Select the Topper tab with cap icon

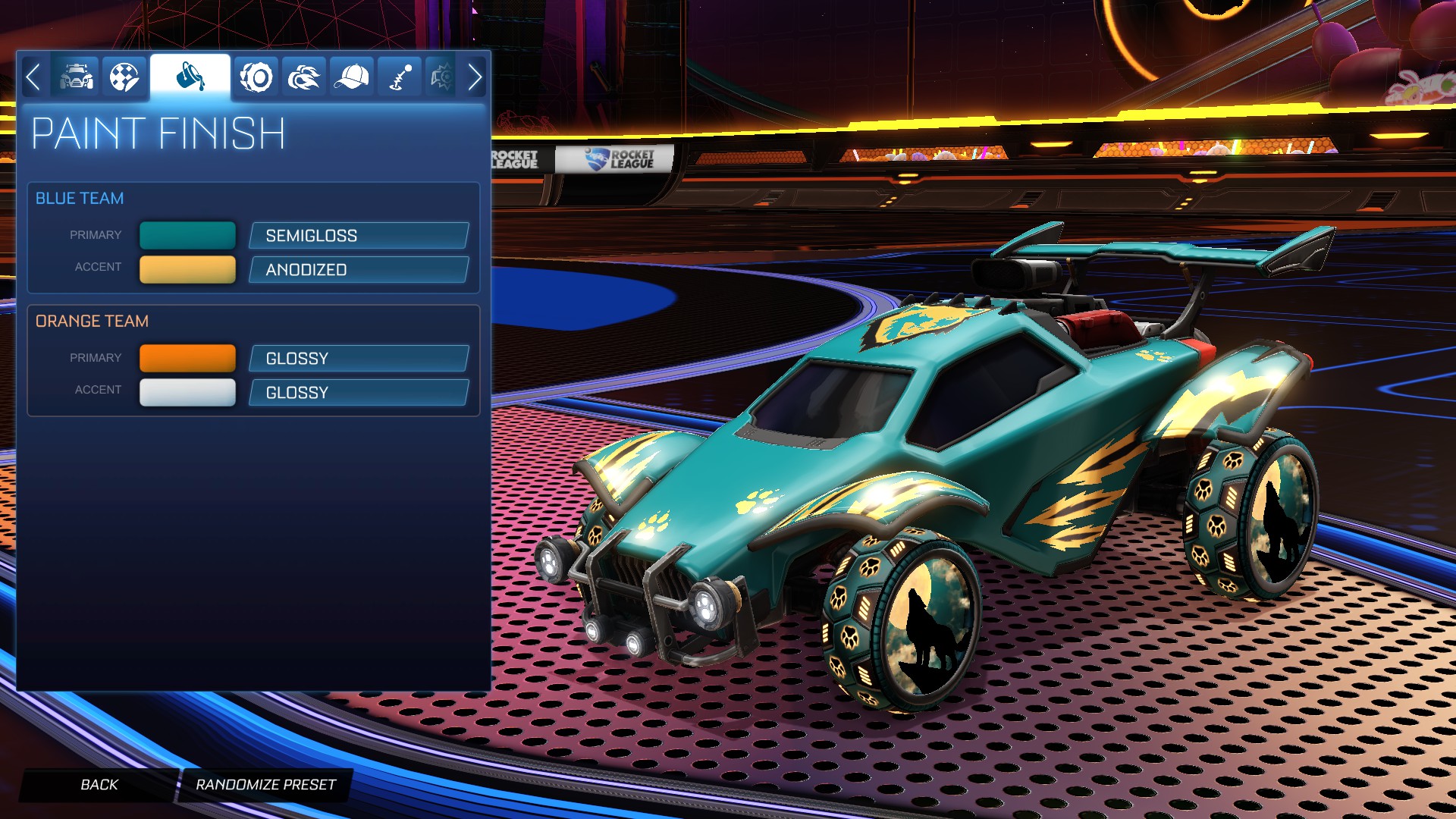coord(351,75)
